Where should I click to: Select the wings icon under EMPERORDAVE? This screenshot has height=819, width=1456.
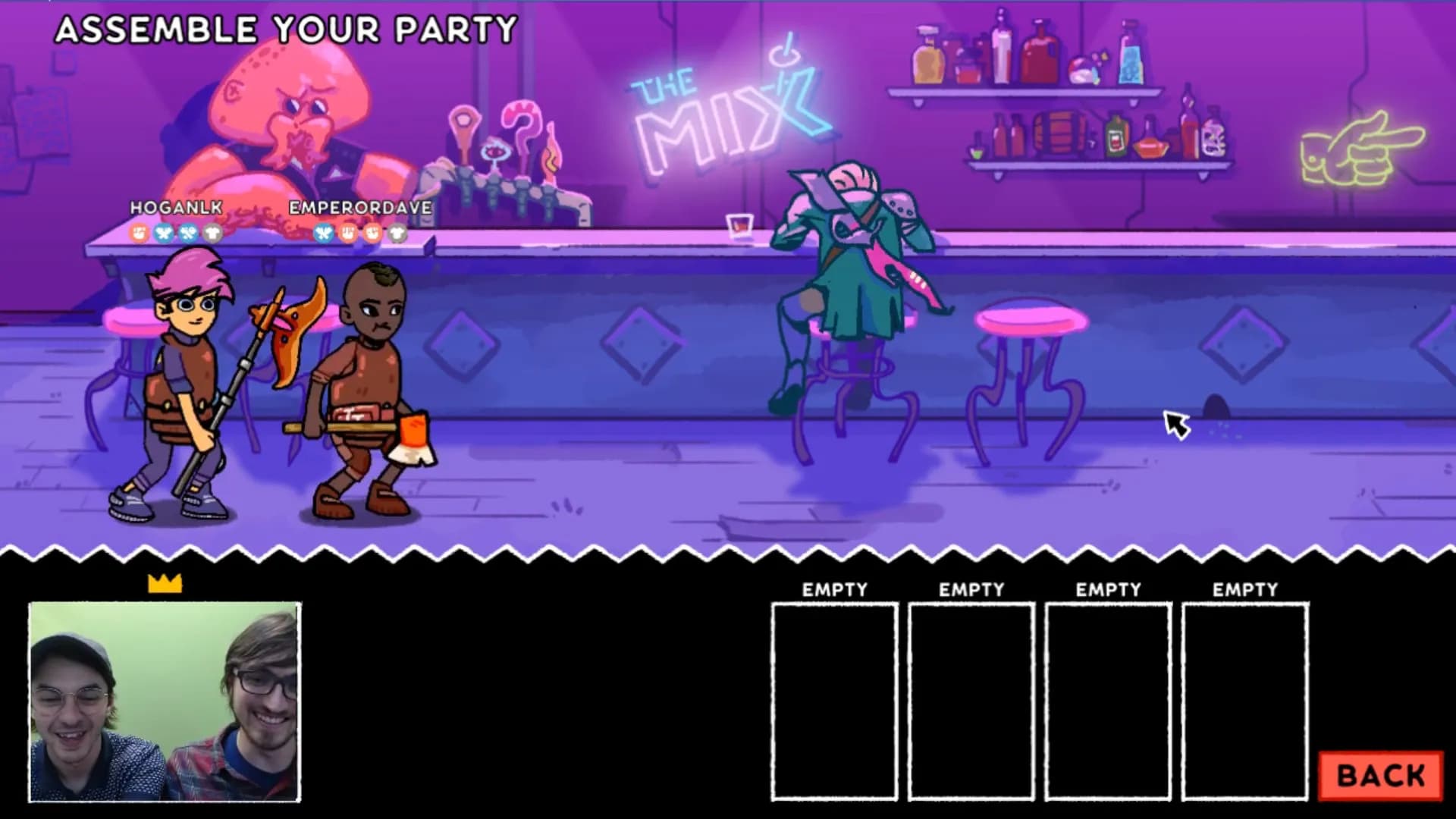[323, 234]
